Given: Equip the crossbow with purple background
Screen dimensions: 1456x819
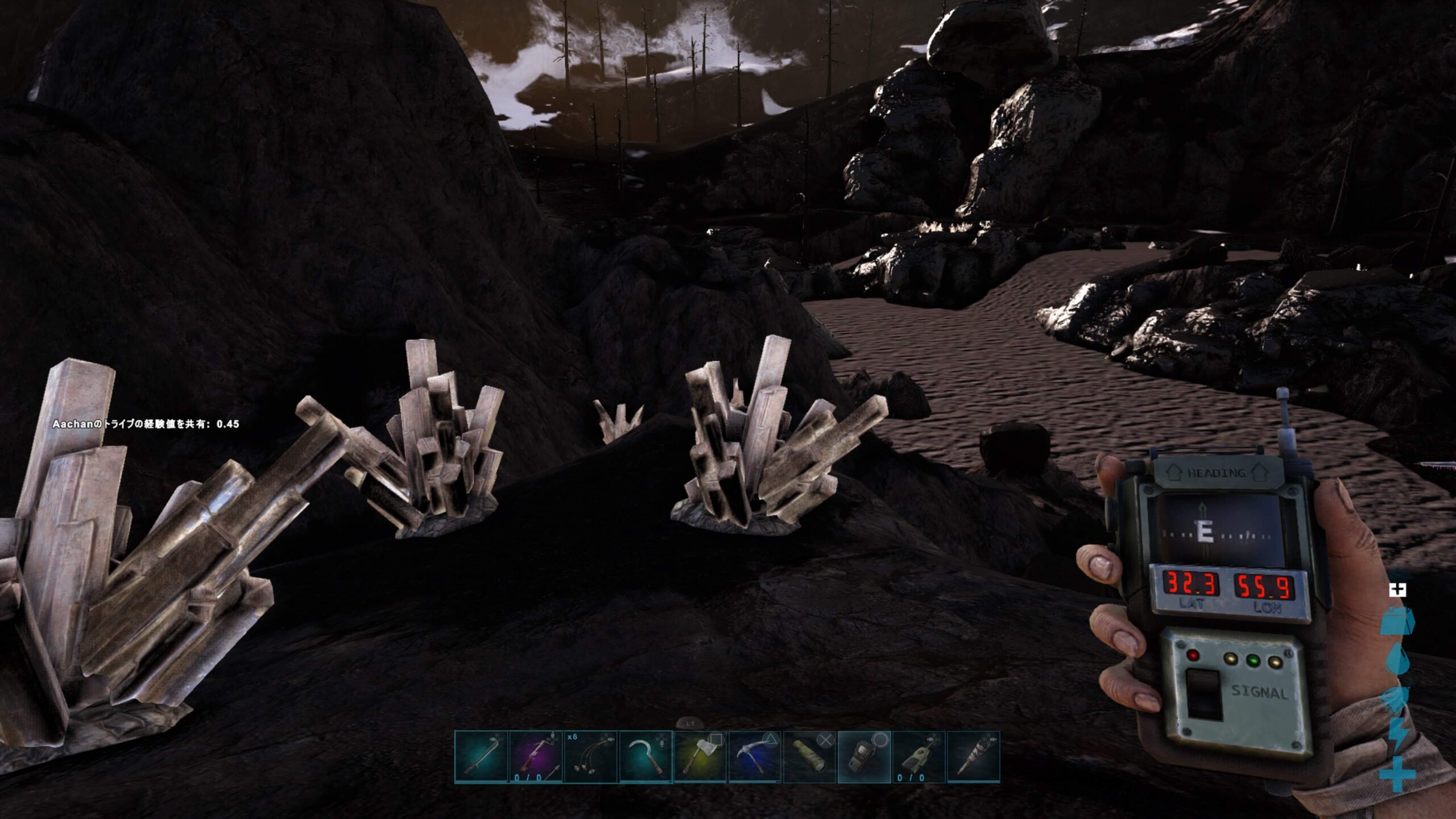Looking at the screenshot, I should pyautogui.click(x=536, y=757).
